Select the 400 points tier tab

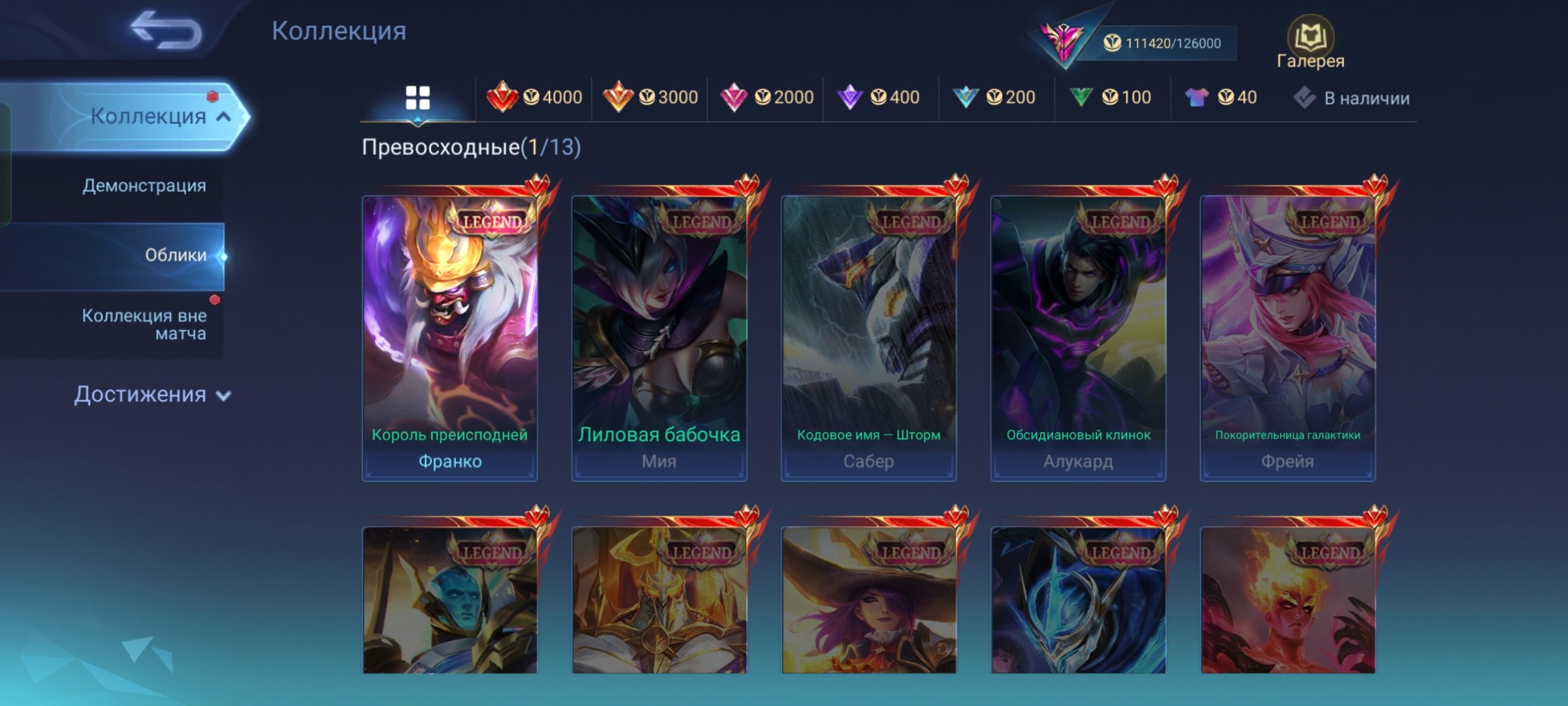click(879, 98)
